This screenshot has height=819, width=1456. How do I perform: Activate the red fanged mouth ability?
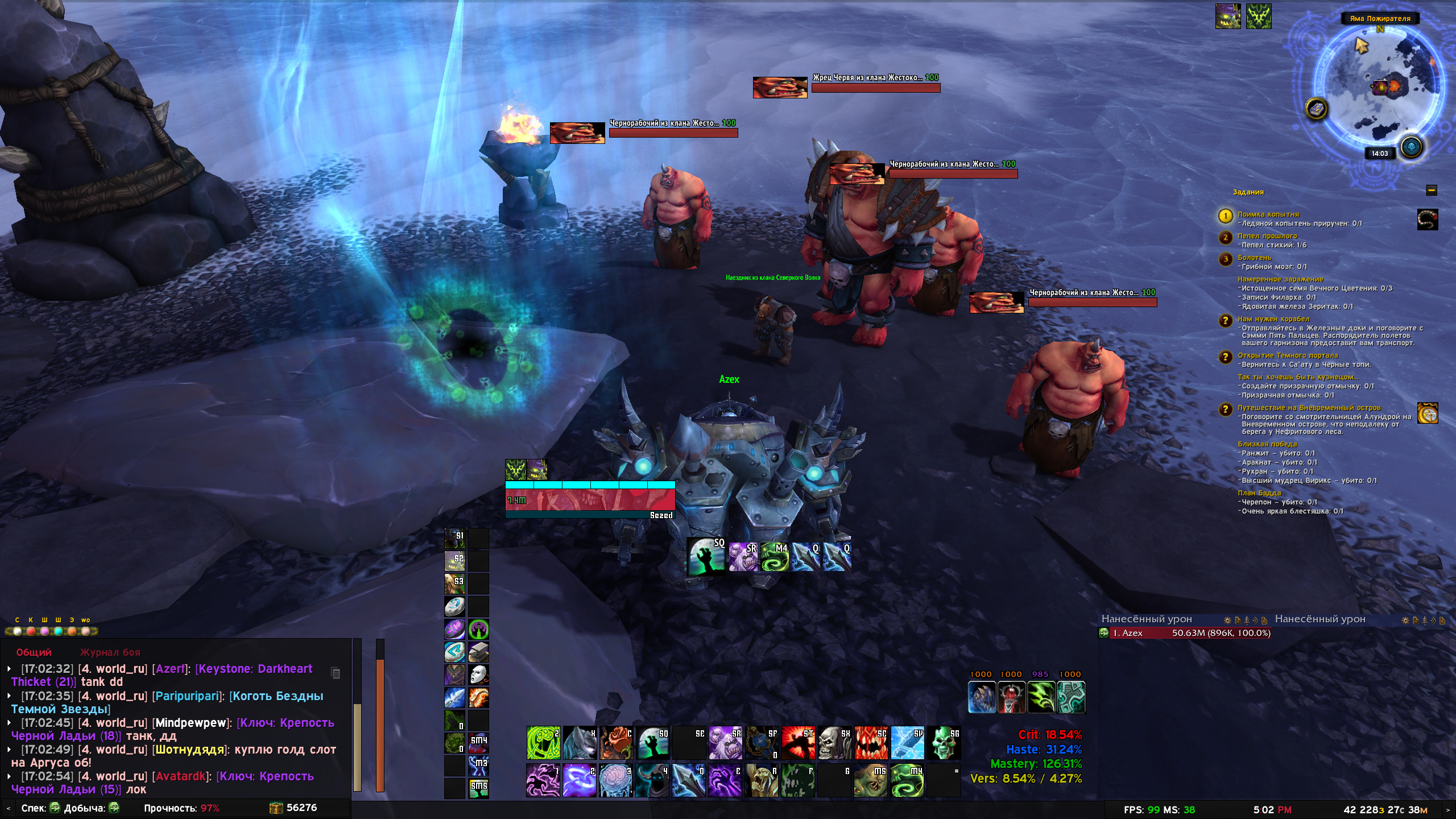pos(871,742)
